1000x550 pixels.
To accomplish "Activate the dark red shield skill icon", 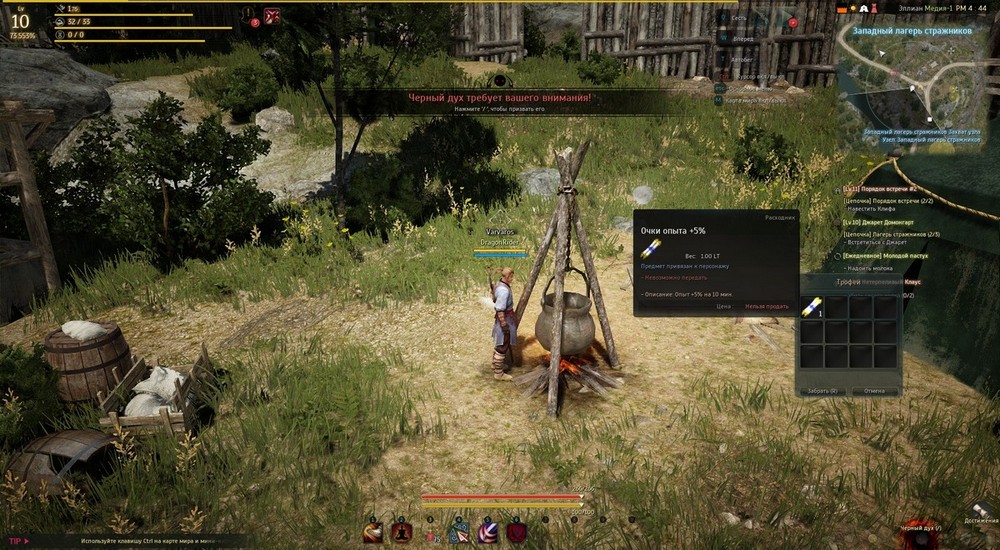I will tap(517, 532).
